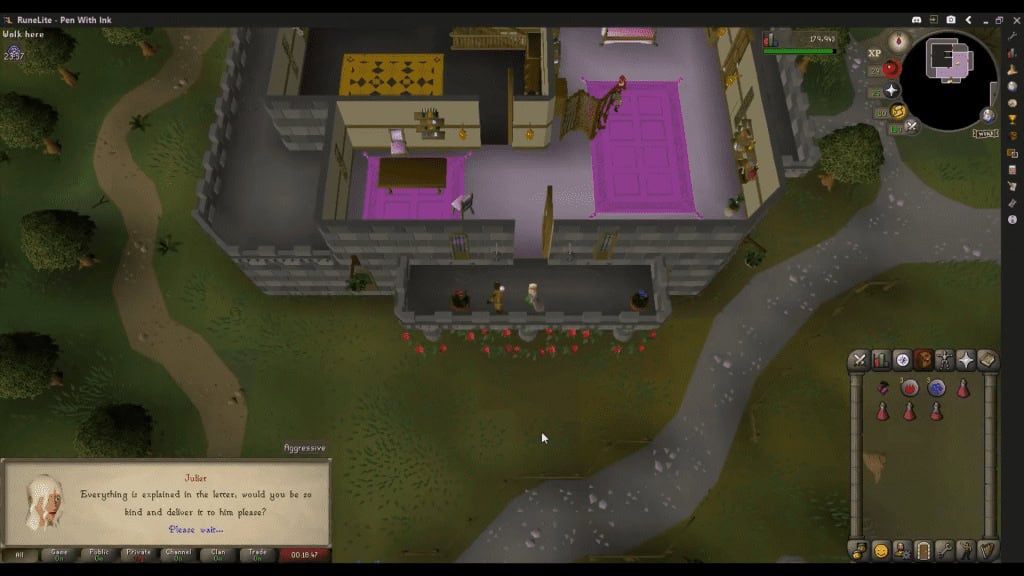Show the Worn Equipment tab

(945, 360)
